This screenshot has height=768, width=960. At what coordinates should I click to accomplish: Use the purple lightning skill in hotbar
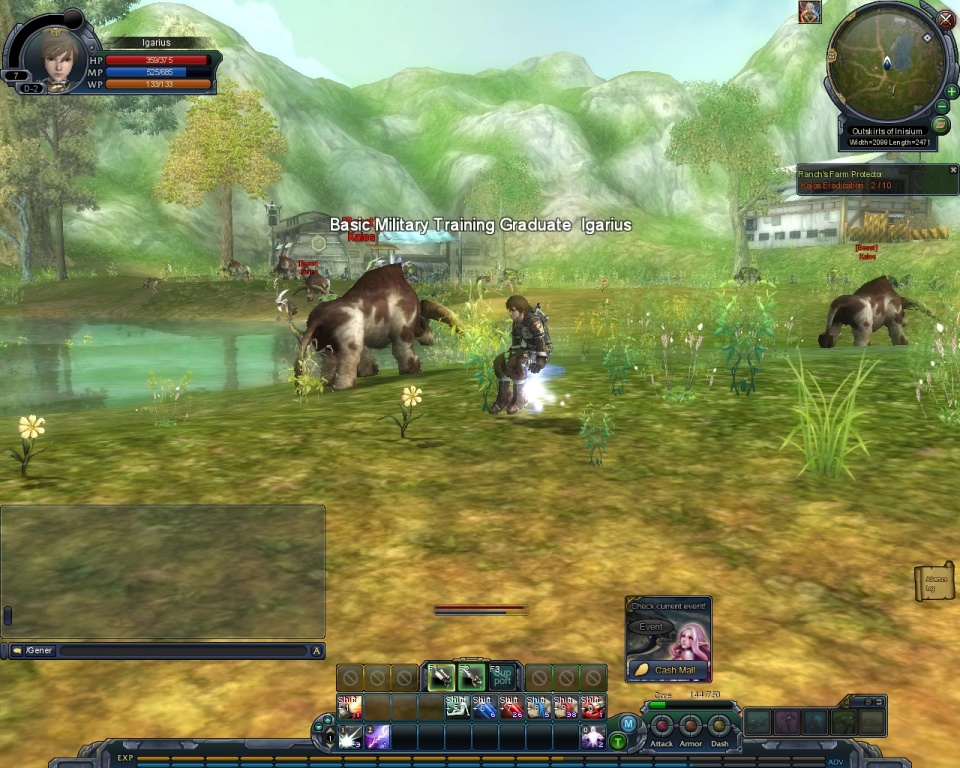(x=377, y=738)
